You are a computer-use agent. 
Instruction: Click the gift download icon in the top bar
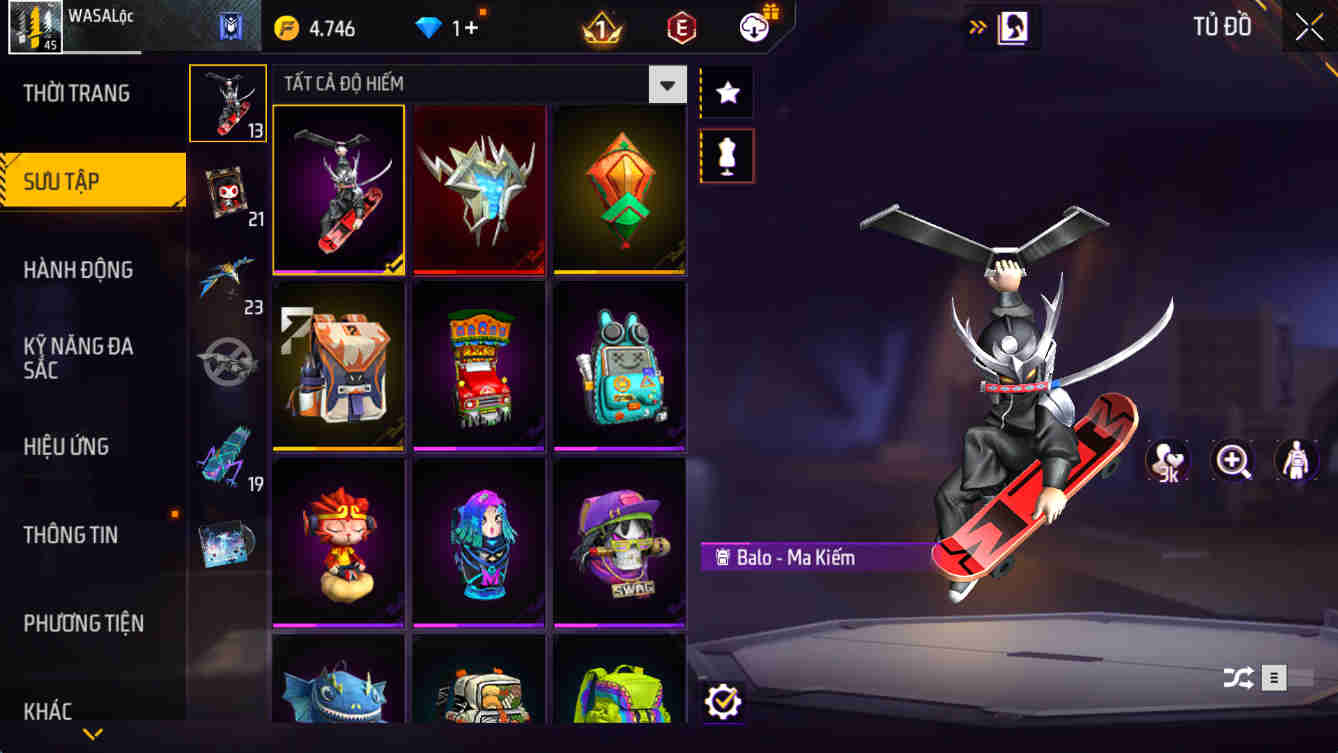click(753, 27)
